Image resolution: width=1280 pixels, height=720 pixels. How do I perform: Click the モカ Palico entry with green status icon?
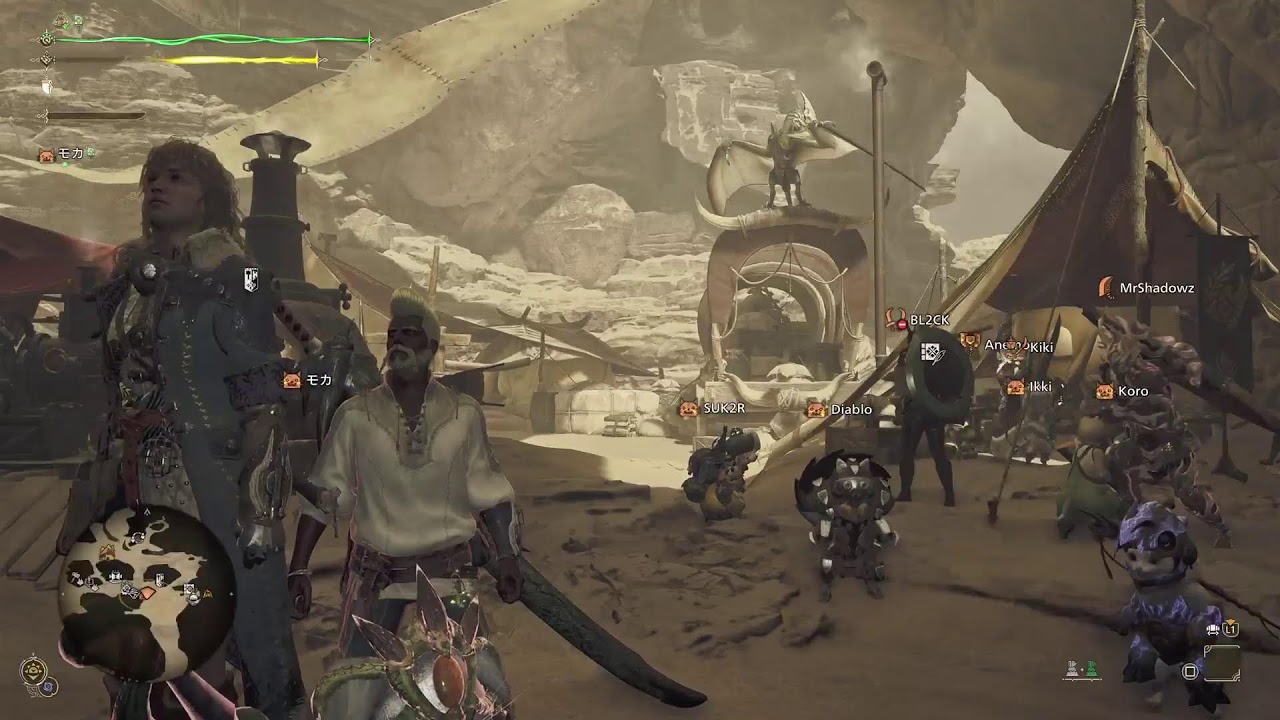click(x=68, y=154)
